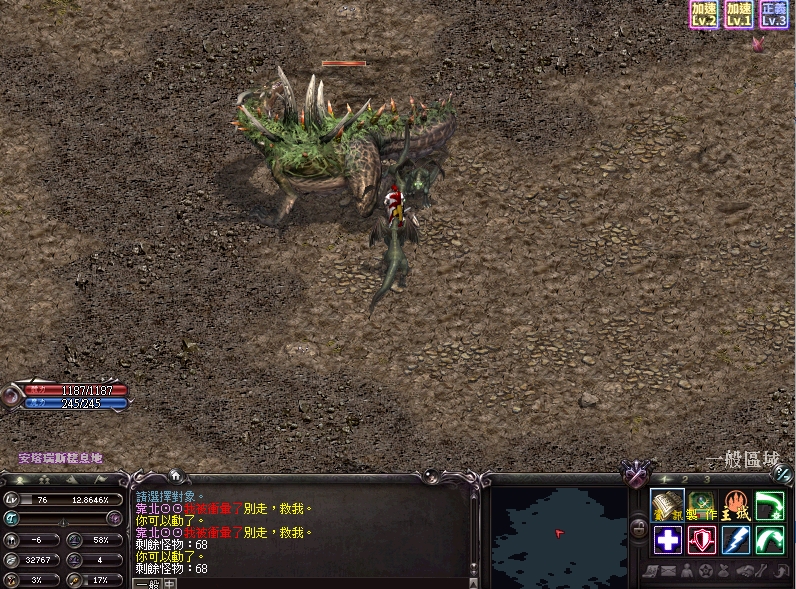Switch to hotbar page 3

[706, 480]
